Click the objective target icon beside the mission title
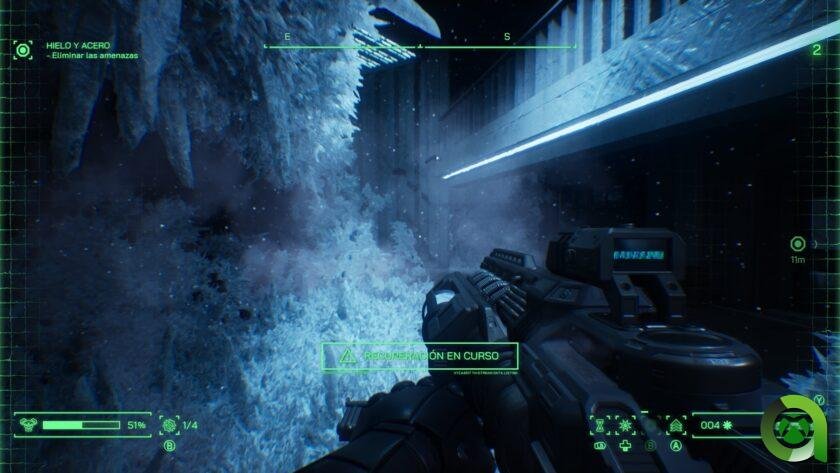This screenshot has height=473, width=840. 22,50
